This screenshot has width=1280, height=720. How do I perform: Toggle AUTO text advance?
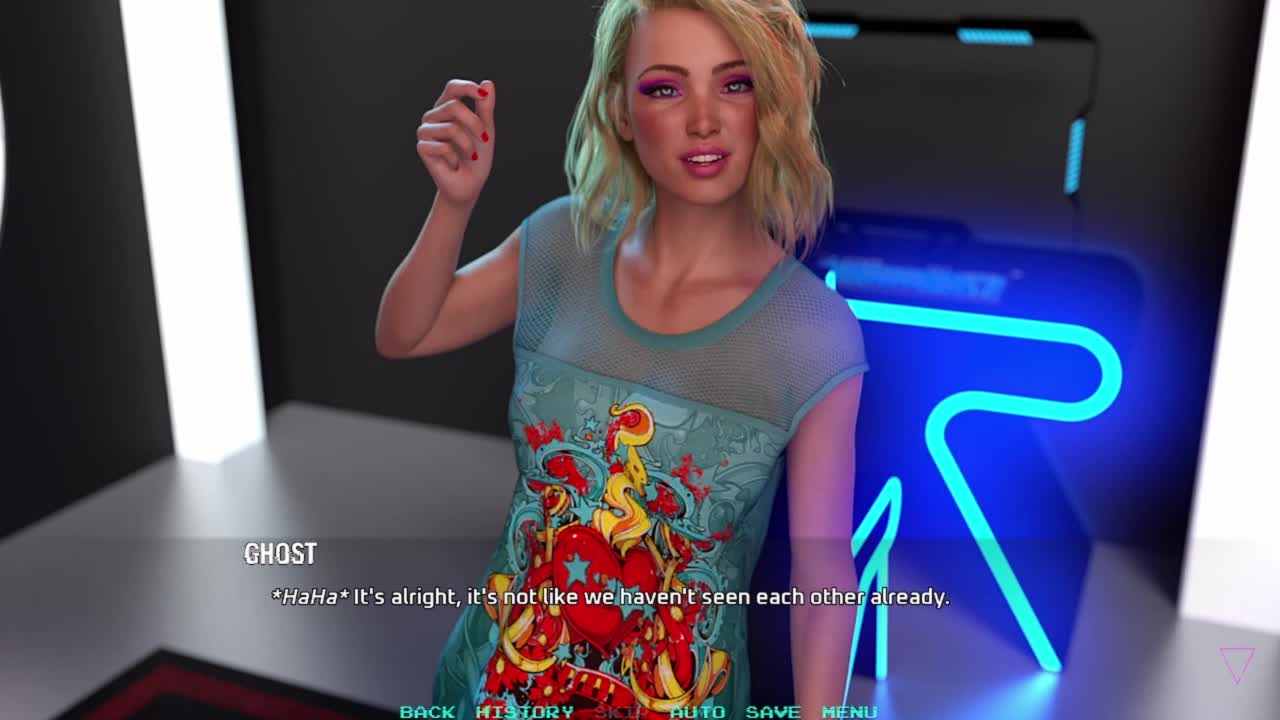point(697,711)
